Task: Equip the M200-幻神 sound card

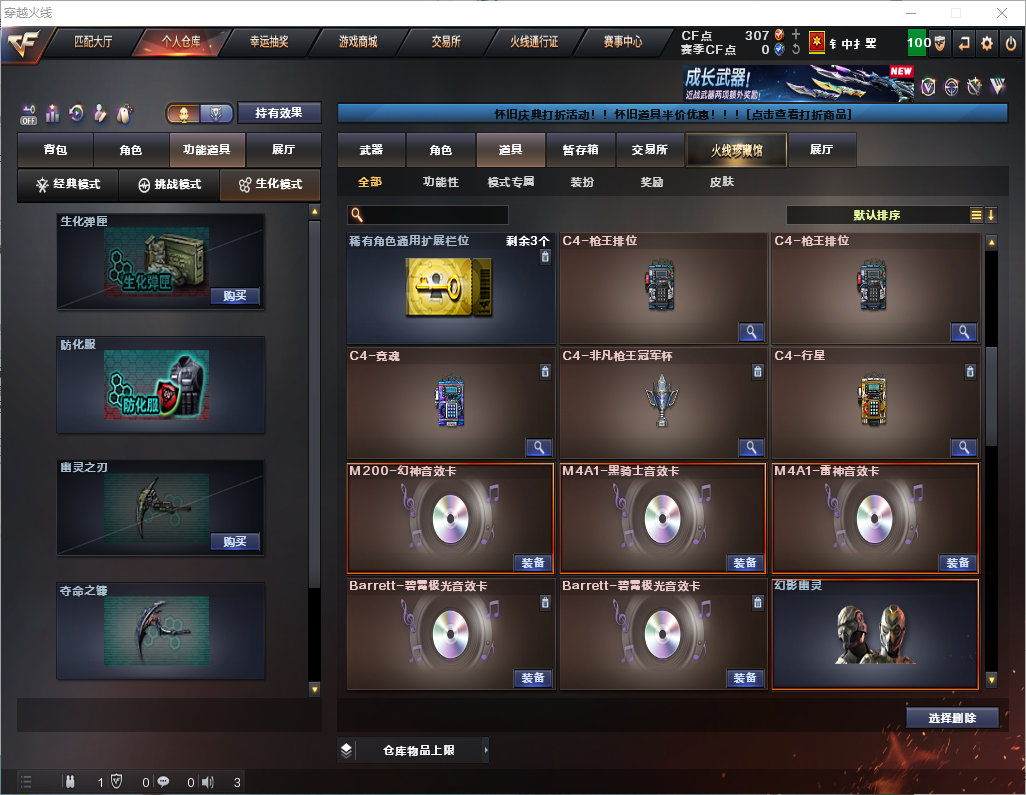Action: pos(533,563)
